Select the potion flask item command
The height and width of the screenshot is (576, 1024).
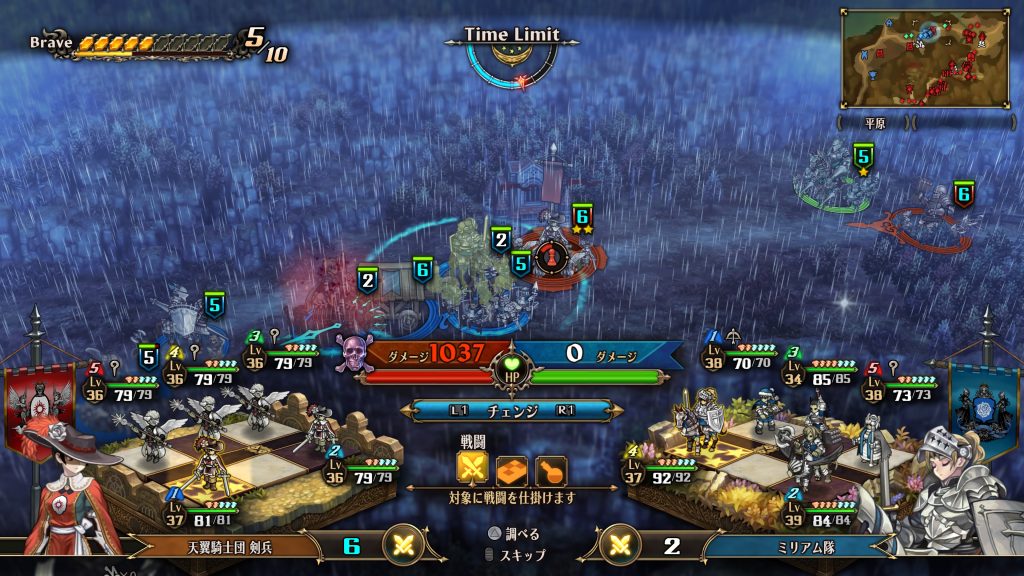click(550, 469)
